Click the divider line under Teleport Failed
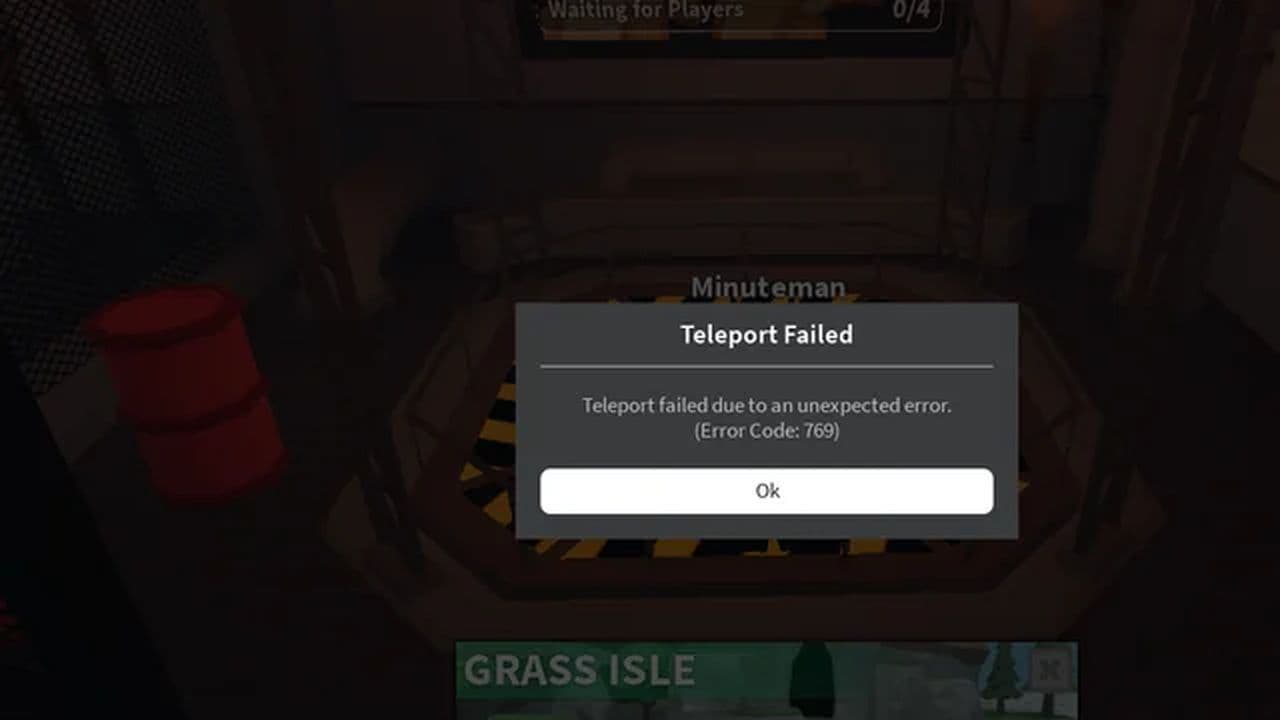1280x720 pixels. pos(766,366)
